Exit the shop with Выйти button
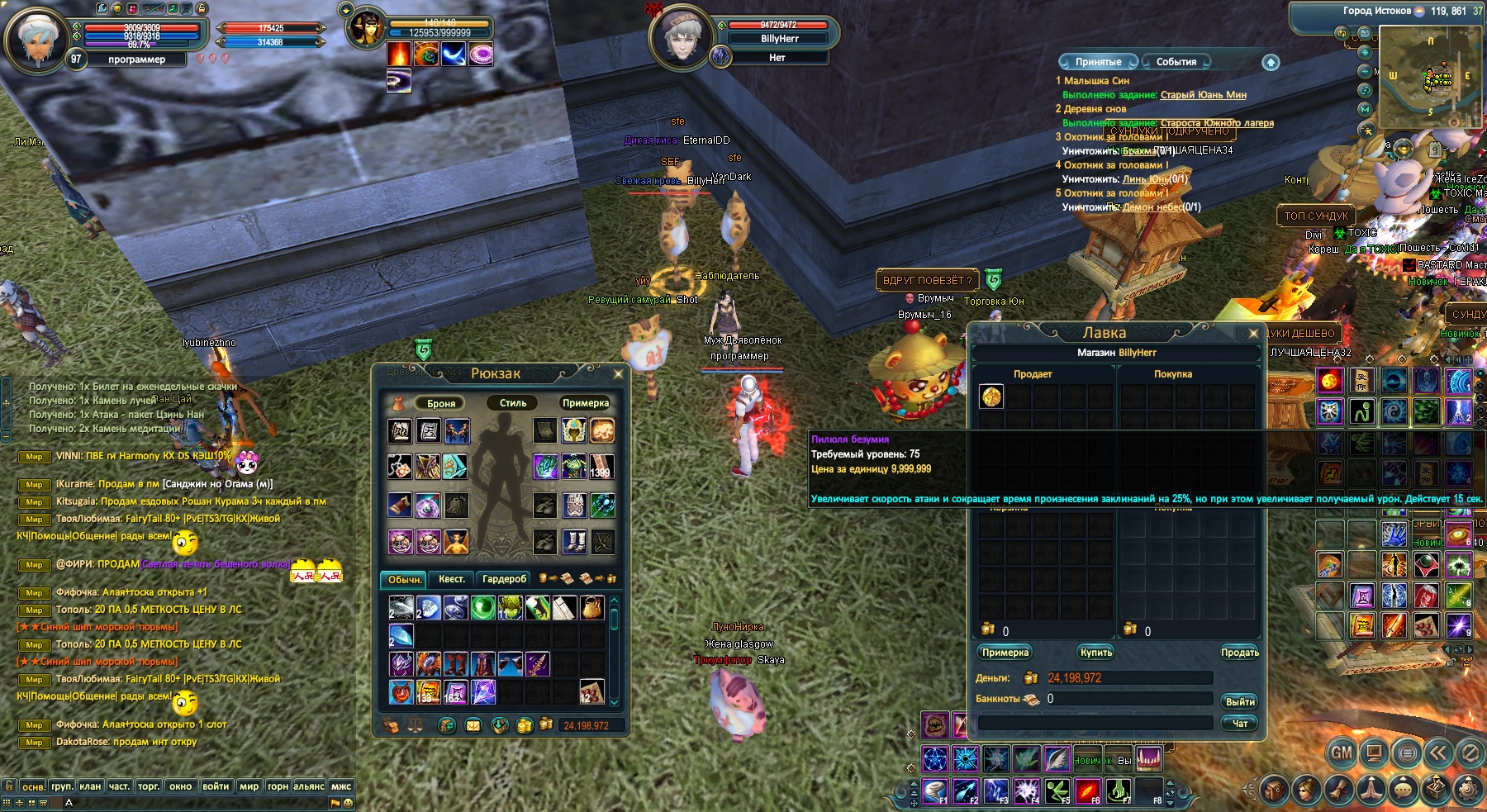Image resolution: width=1487 pixels, height=812 pixels. (1239, 701)
